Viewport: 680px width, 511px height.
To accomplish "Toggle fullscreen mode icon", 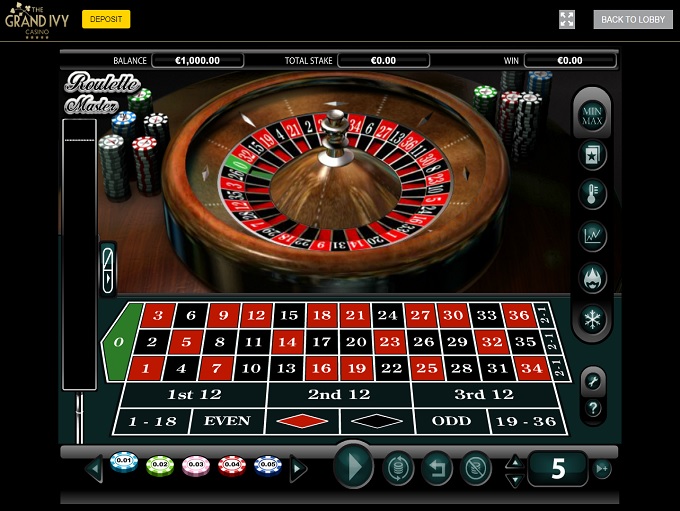I will tap(567, 19).
